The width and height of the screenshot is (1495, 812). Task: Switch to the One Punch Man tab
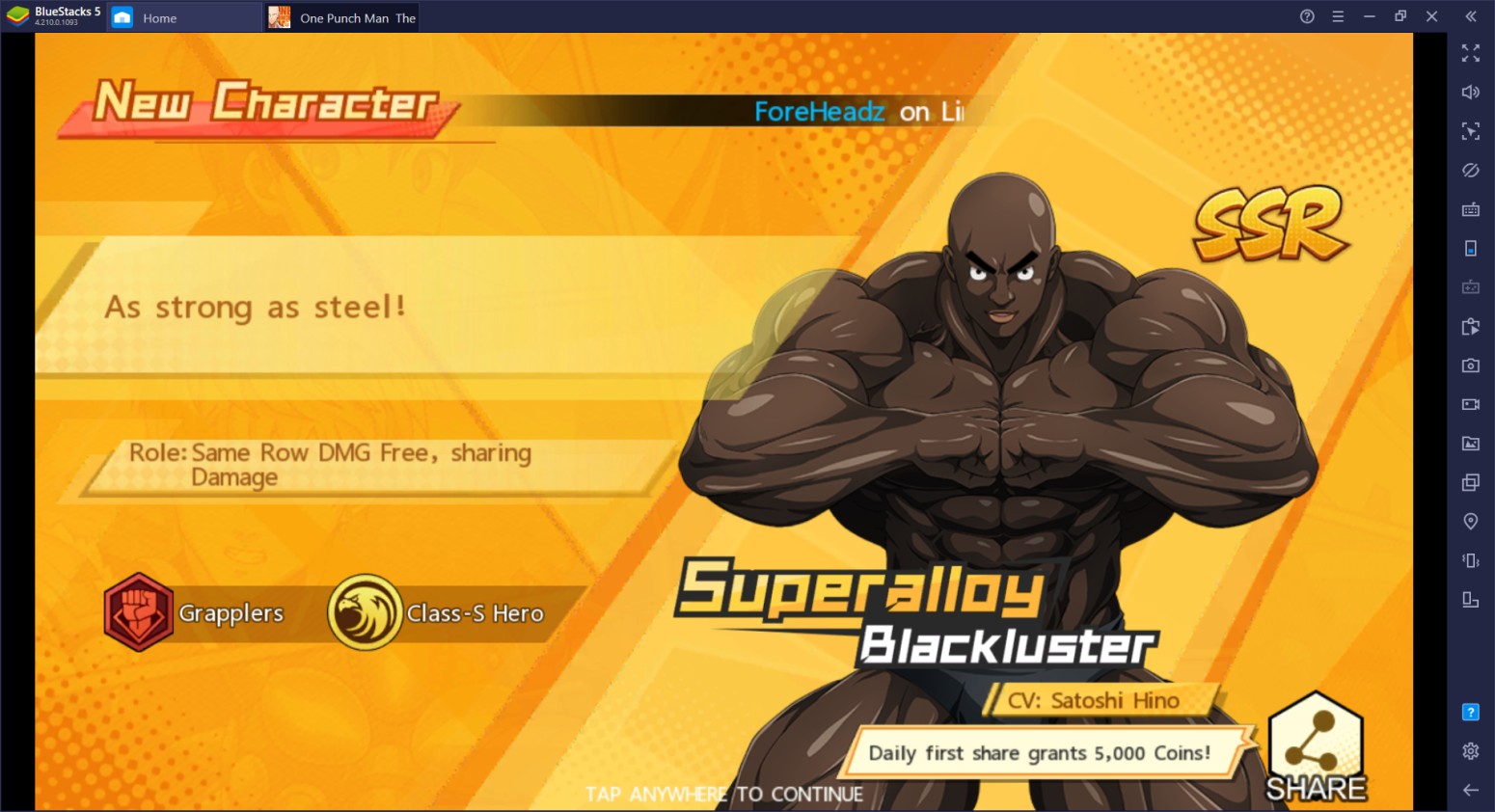[341, 16]
